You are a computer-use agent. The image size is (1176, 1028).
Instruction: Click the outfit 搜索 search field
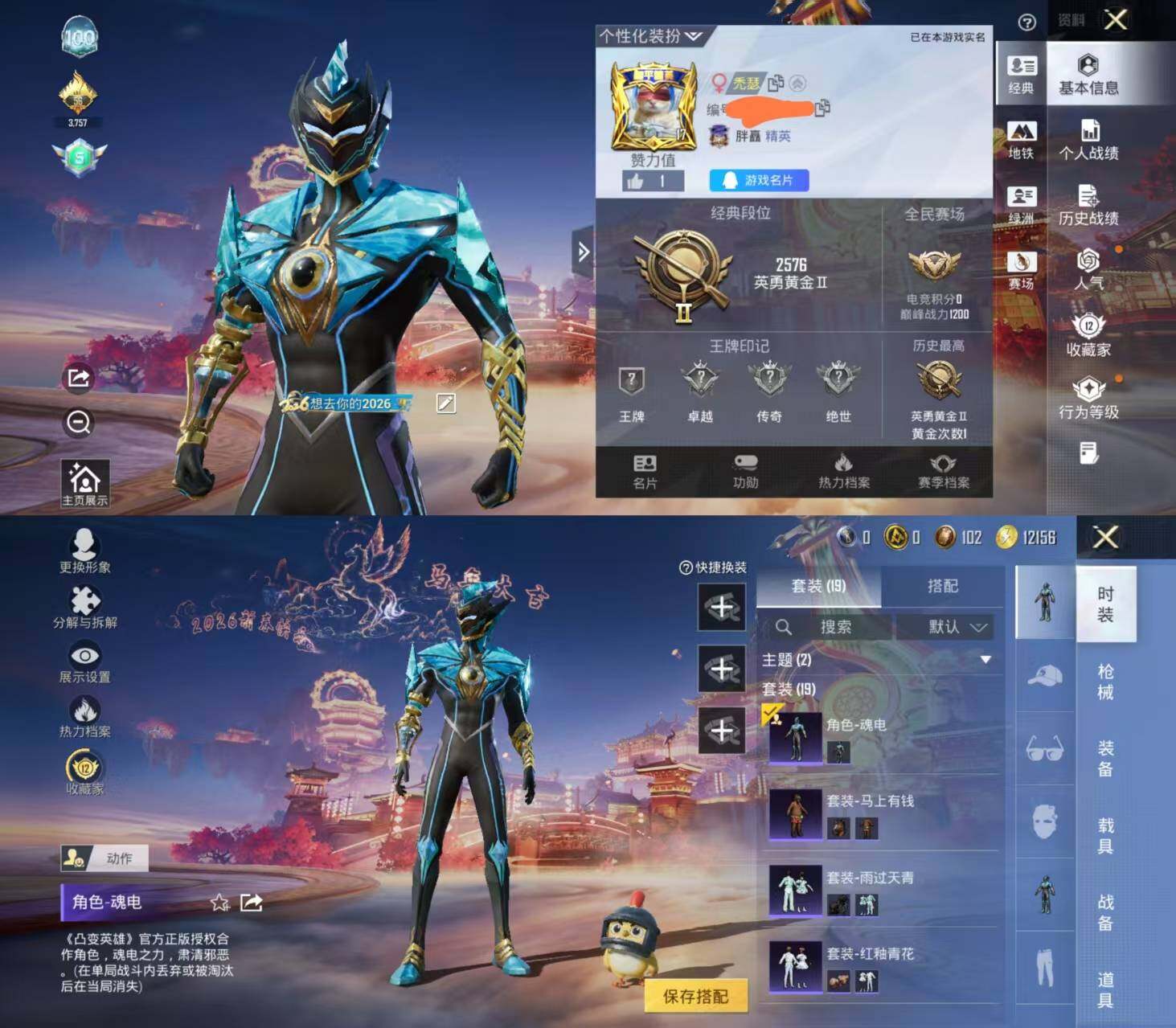[834, 627]
